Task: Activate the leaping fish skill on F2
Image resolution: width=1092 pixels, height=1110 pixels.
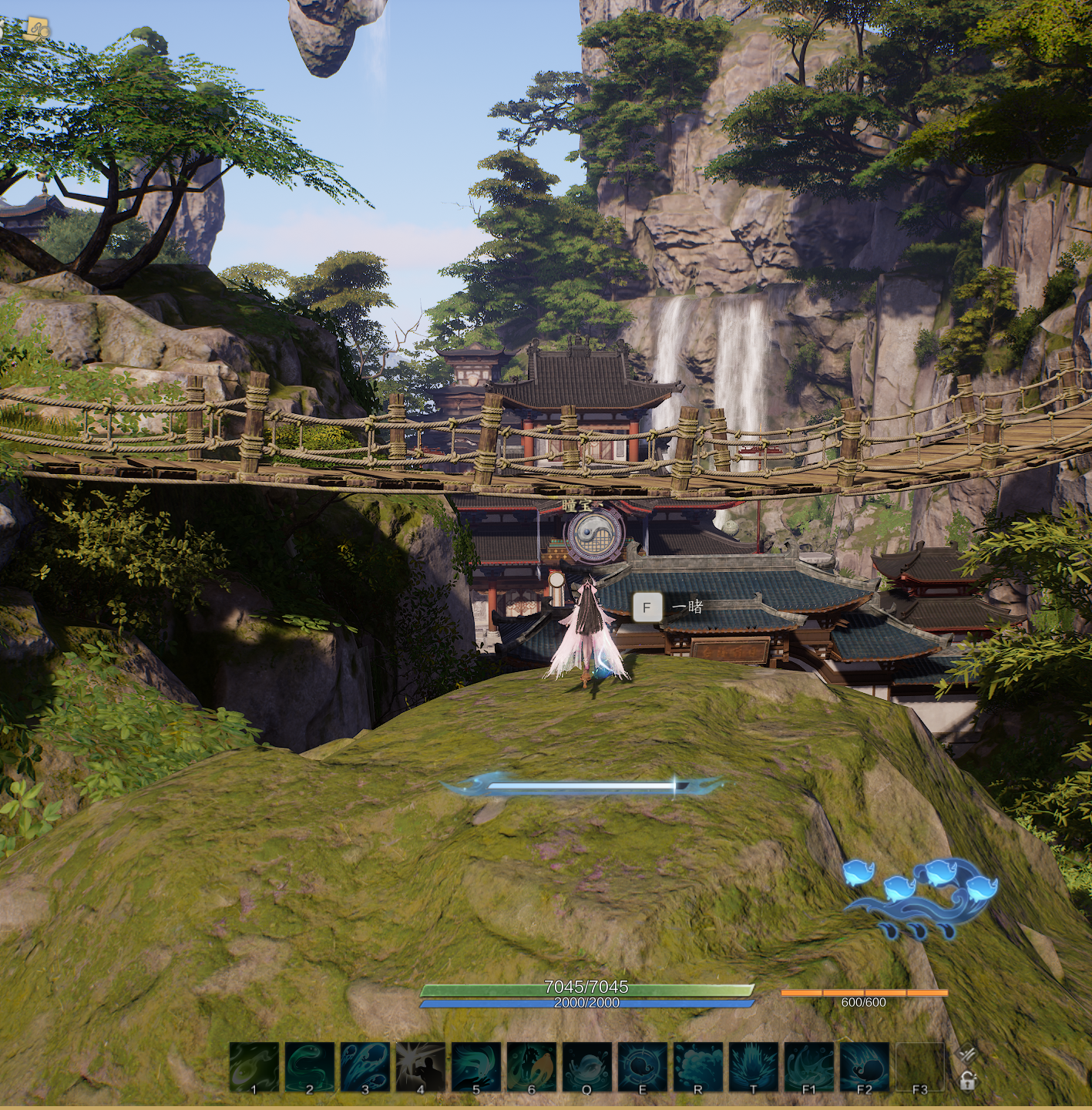Action: (x=865, y=1067)
